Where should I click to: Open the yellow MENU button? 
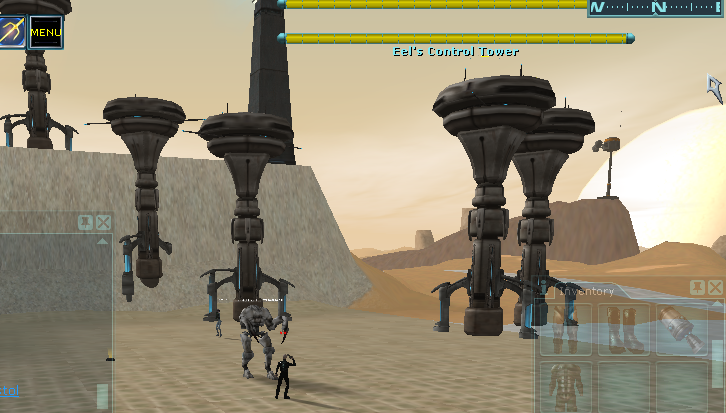pos(46,32)
